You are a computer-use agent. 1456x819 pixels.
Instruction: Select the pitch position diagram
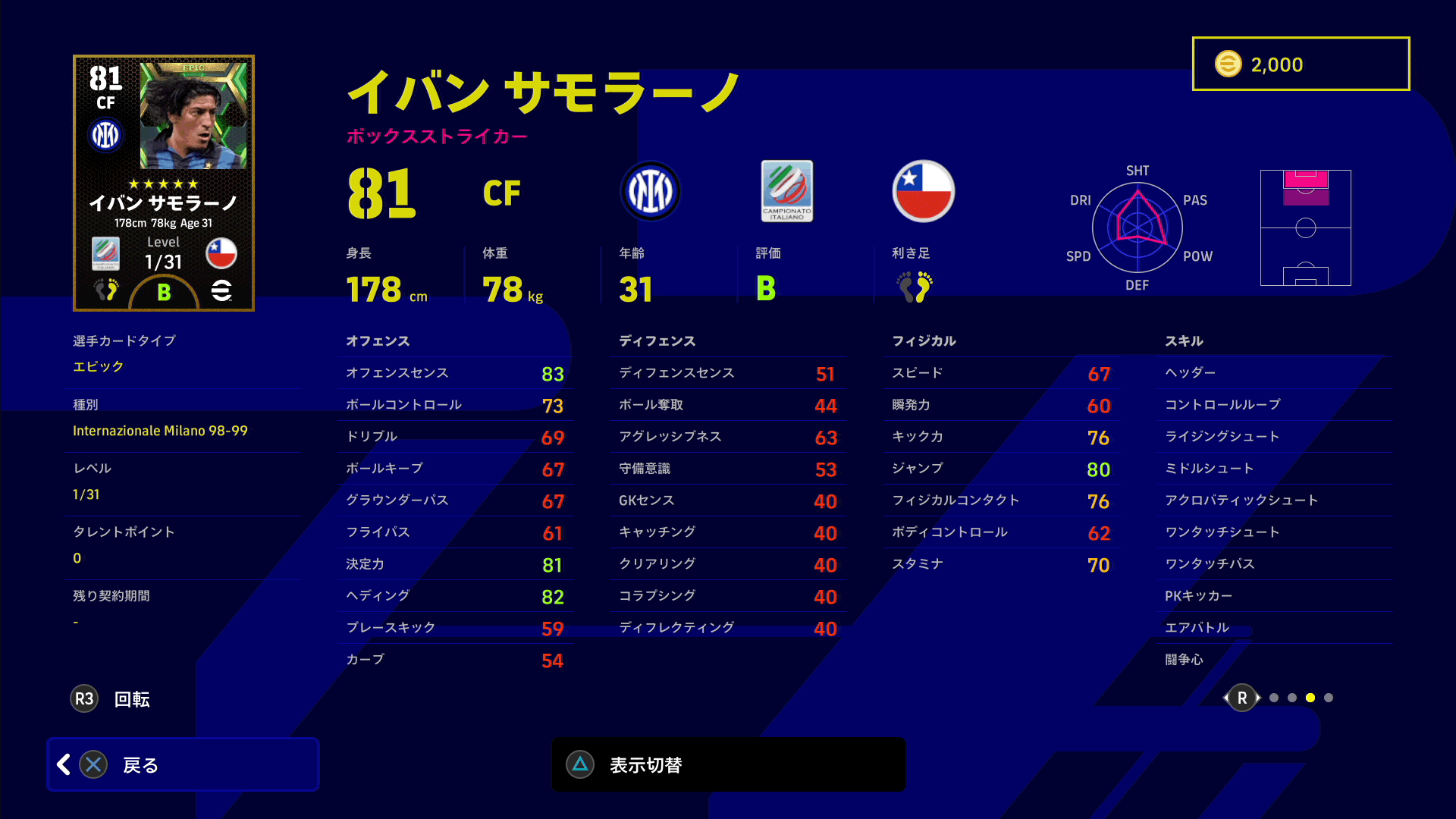[1305, 227]
